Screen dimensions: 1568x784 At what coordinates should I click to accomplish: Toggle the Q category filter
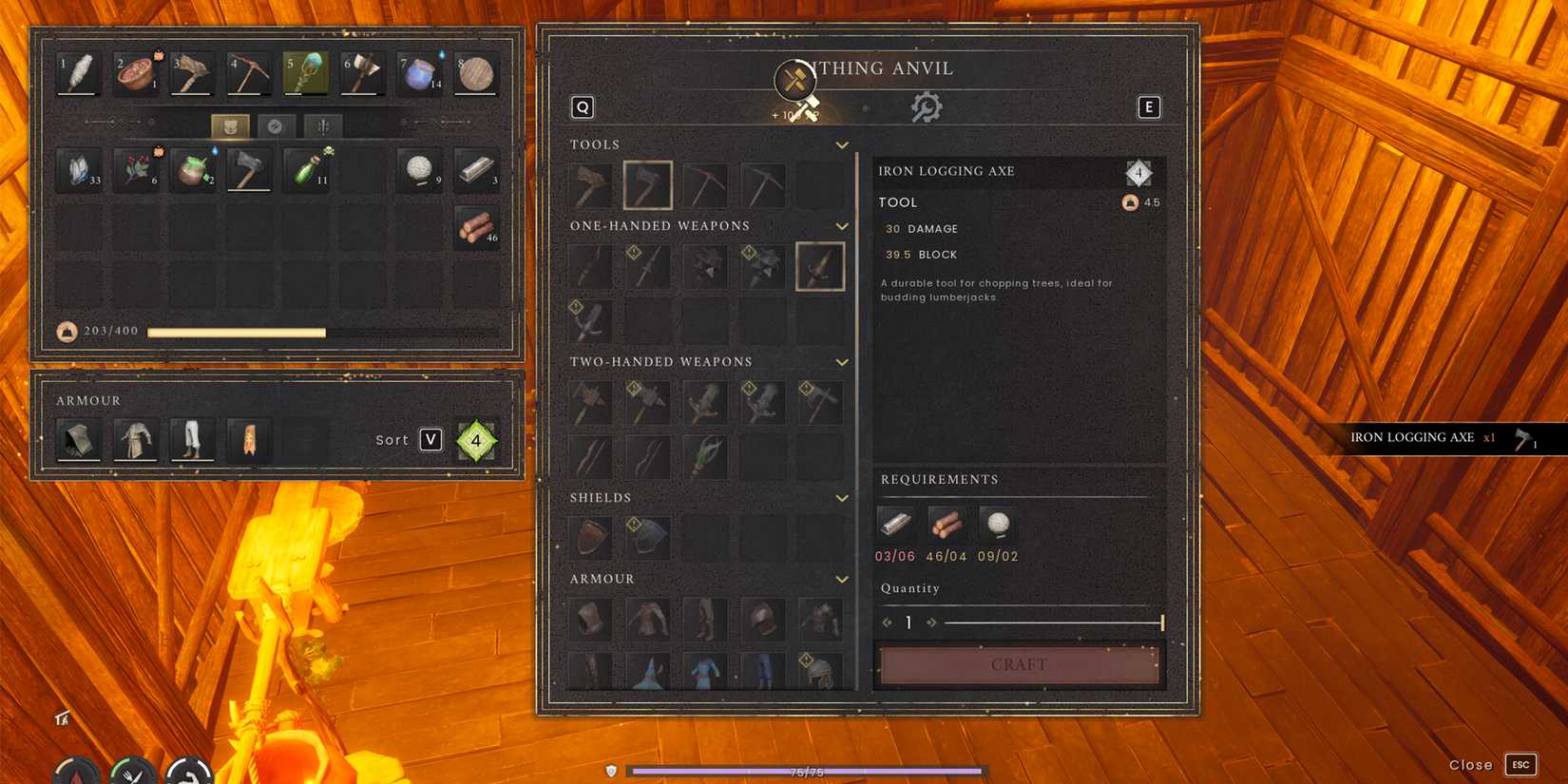(583, 106)
